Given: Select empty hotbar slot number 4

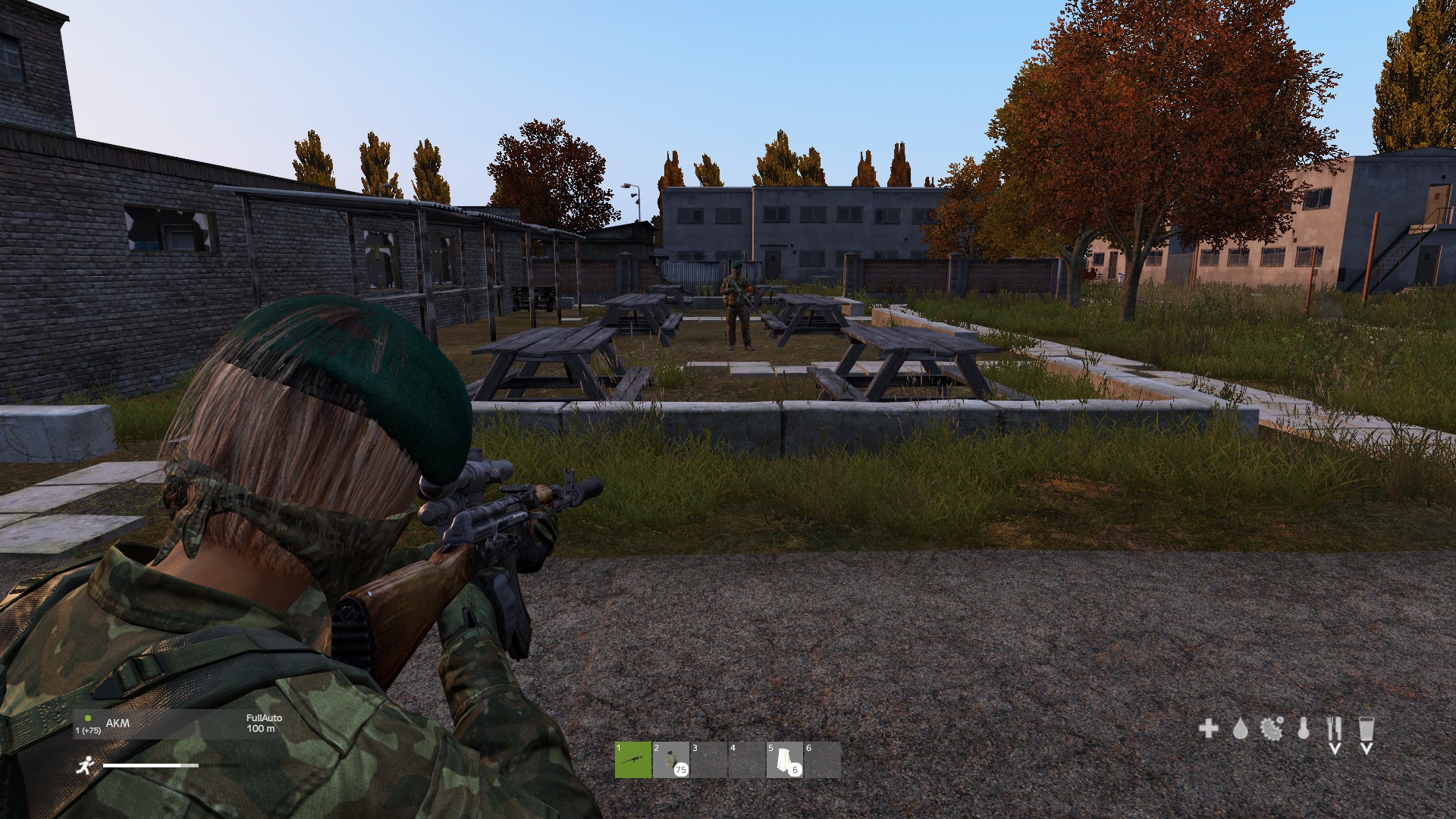Looking at the screenshot, I should [x=747, y=760].
